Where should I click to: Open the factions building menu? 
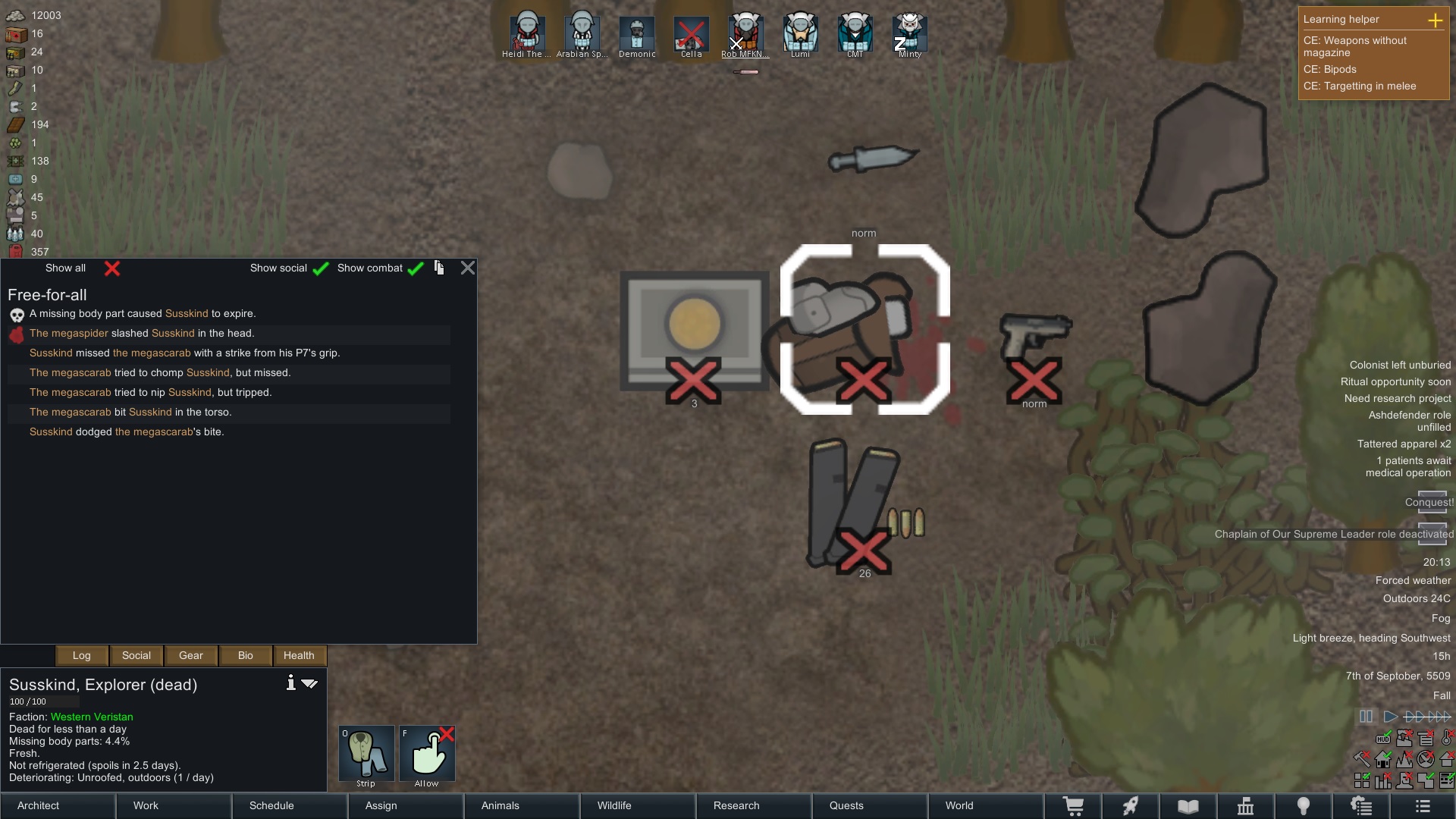[x=1244, y=806]
